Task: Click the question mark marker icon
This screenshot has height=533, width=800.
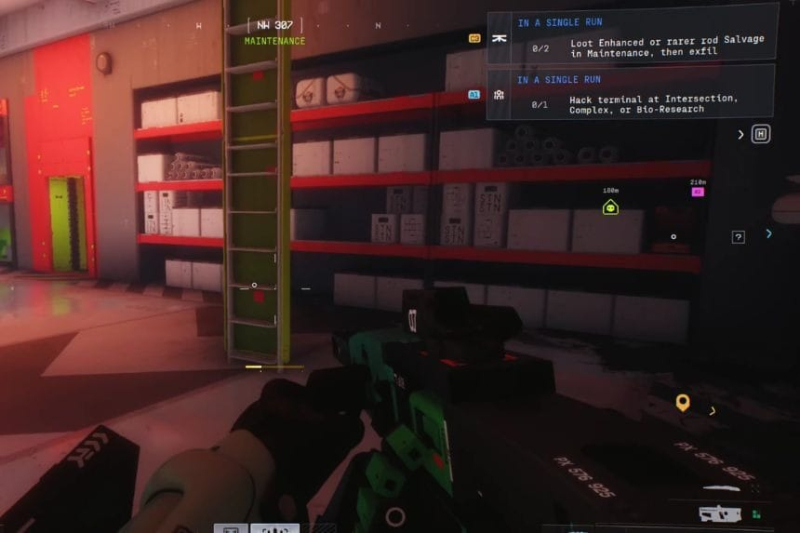Action: (738, 237)
